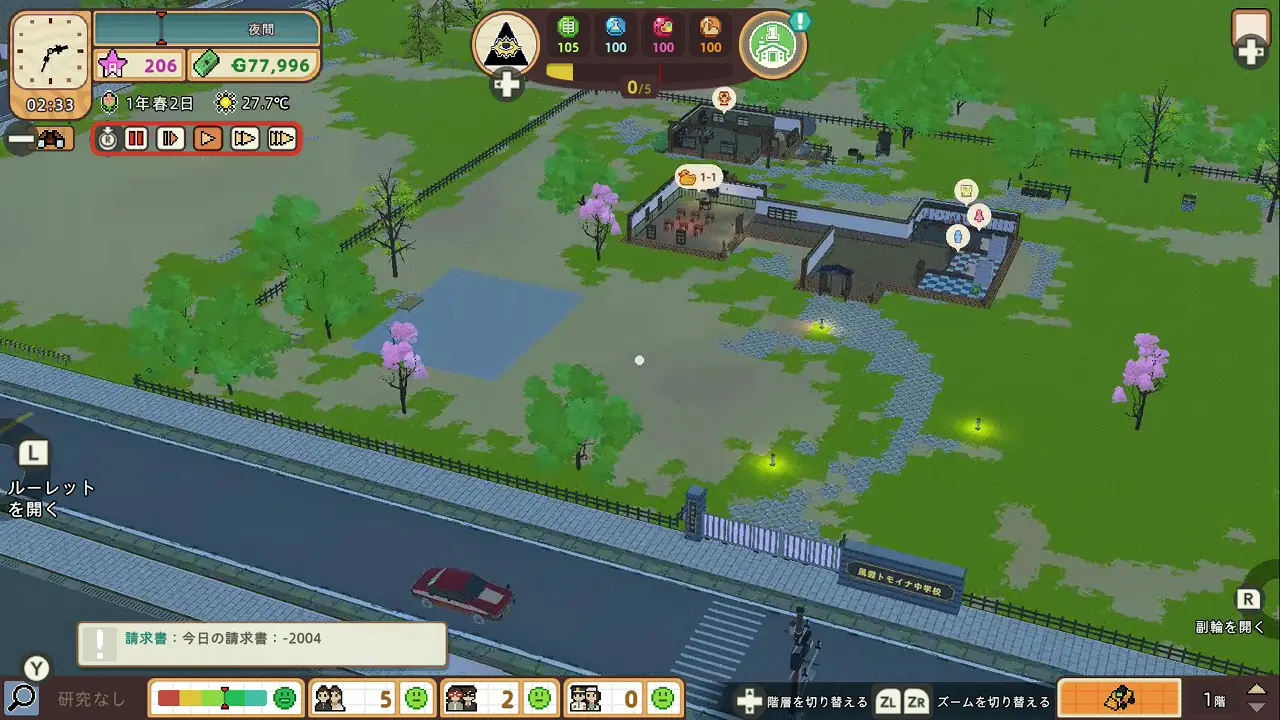Open the build mode bulldozer button
This screenshot has height=720, width=1280.
coord(1119,698)
